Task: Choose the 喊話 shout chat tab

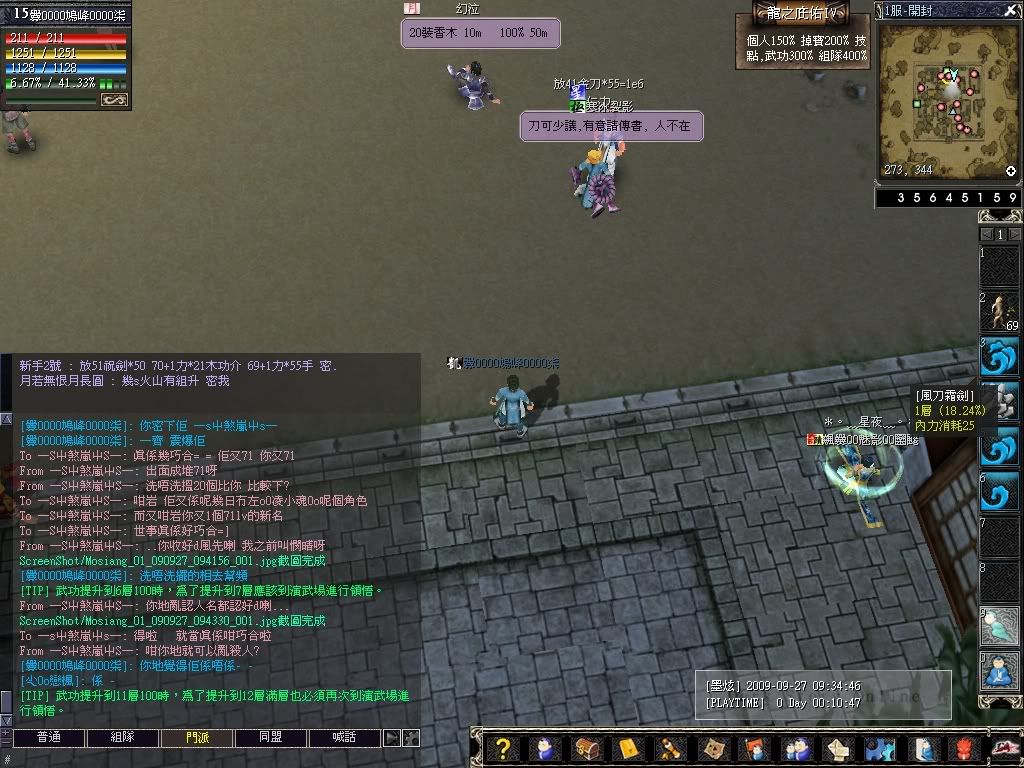Action: point(345,737)
